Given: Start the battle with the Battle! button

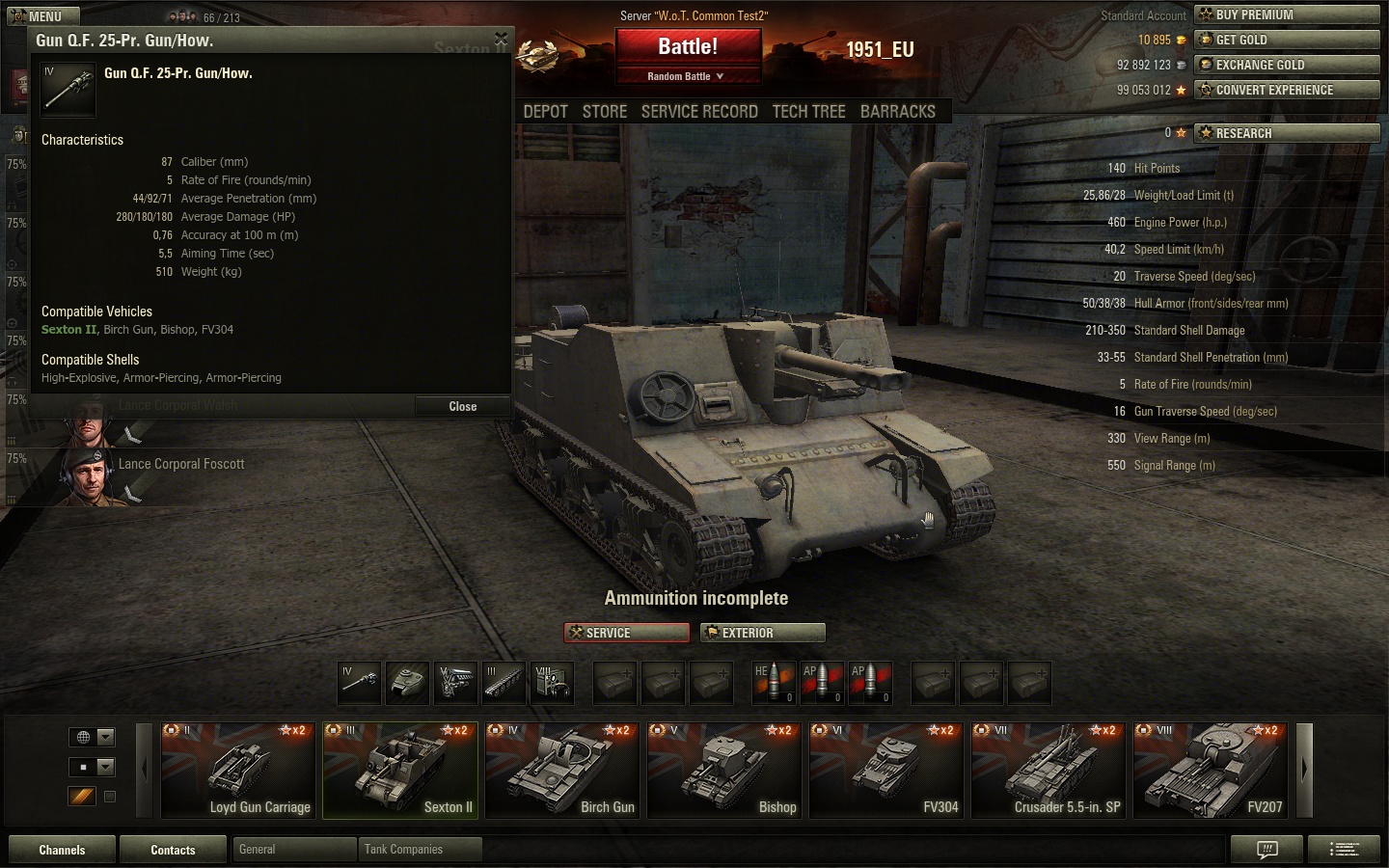Looking at the screenshot, I should pos(688,47).
